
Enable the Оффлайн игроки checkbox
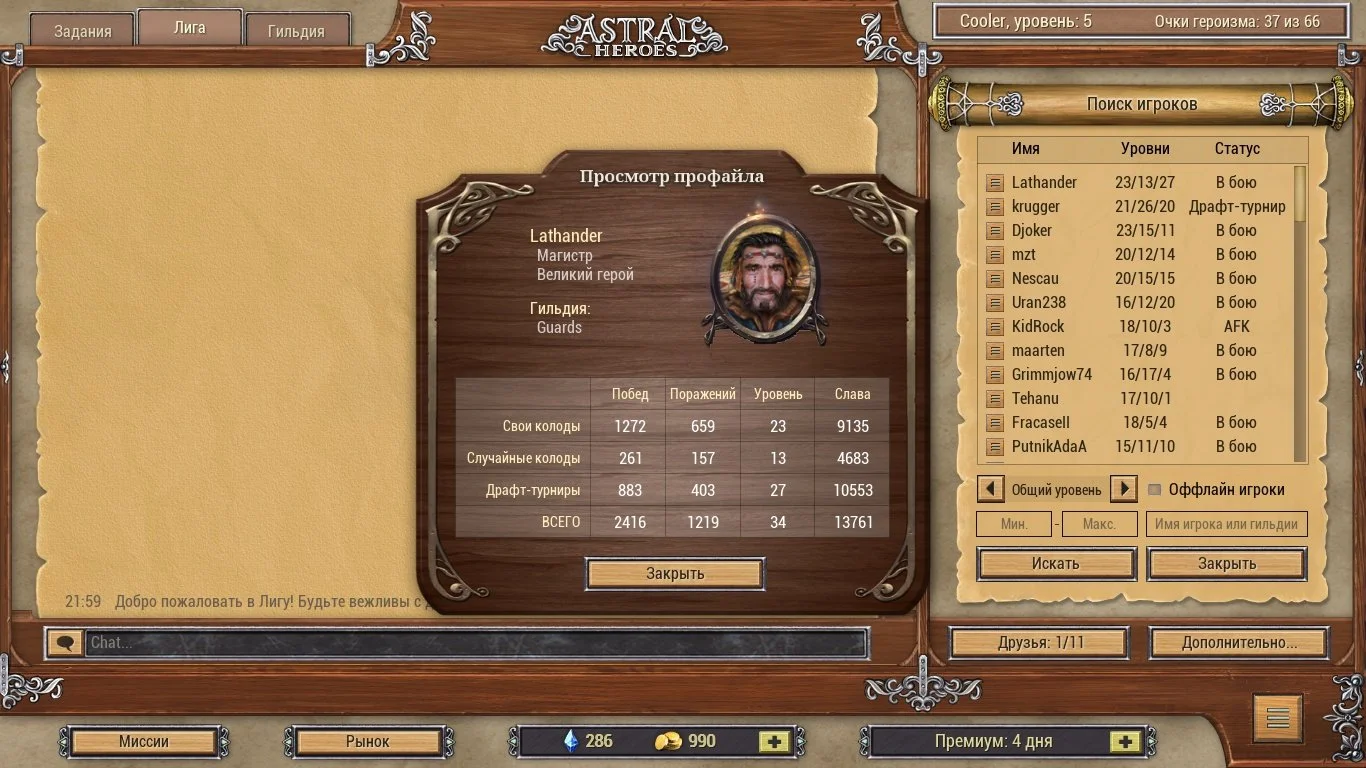[1157, 489]
